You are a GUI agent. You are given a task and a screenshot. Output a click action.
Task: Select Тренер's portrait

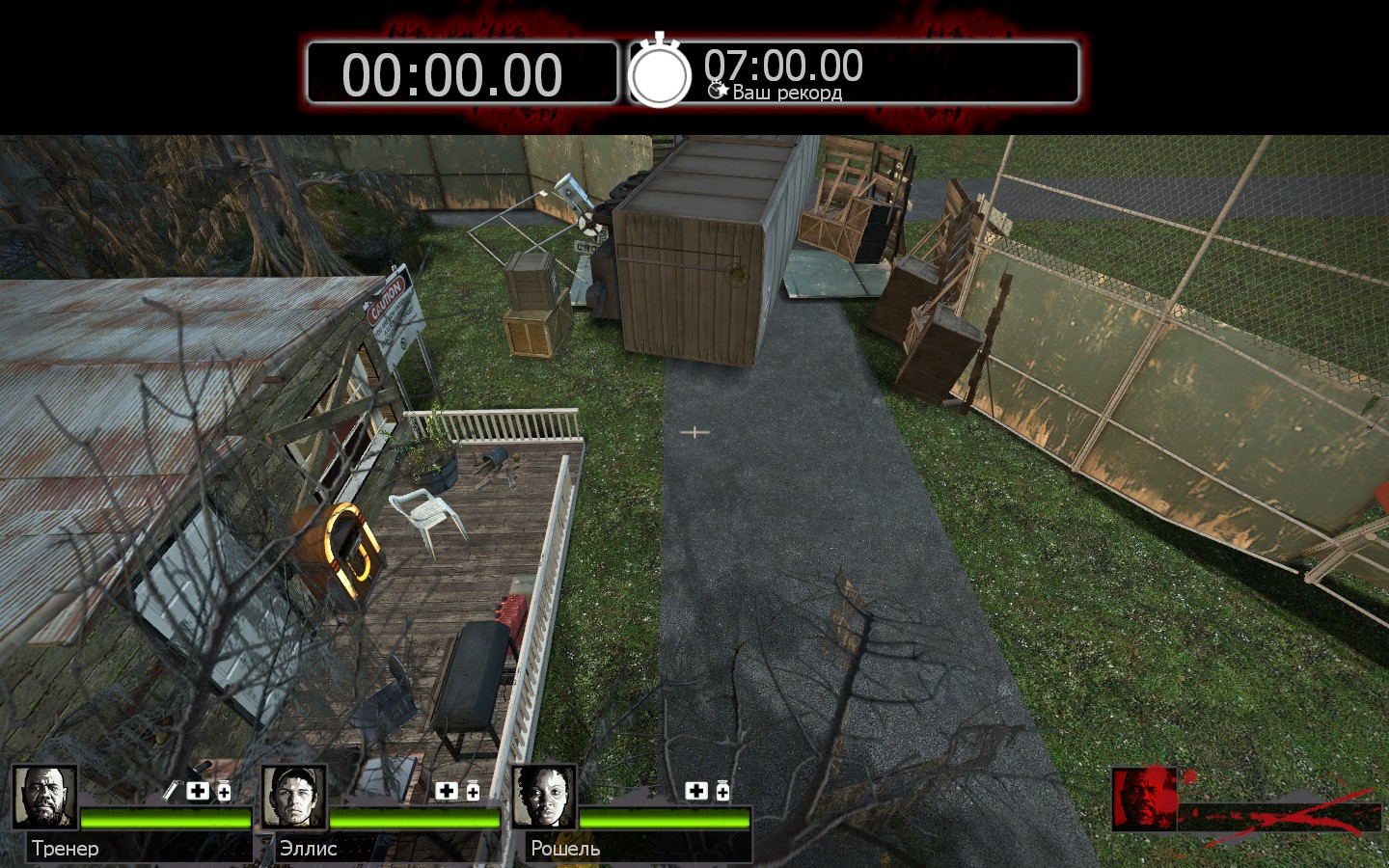click(x=44, y=797)
